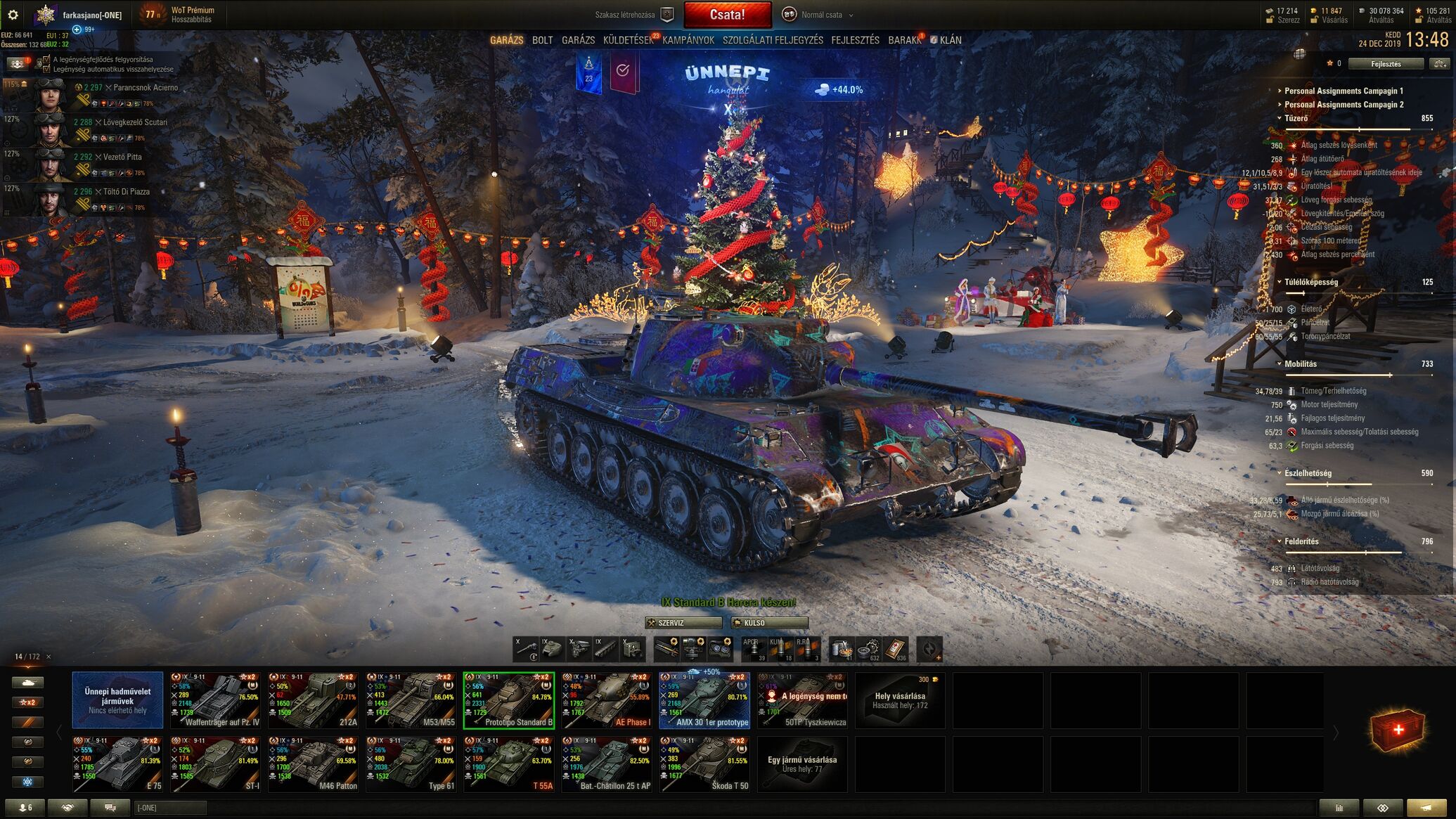
Task: Select the Škoda T 50 from carousel
Action: [x=704, y=764]
